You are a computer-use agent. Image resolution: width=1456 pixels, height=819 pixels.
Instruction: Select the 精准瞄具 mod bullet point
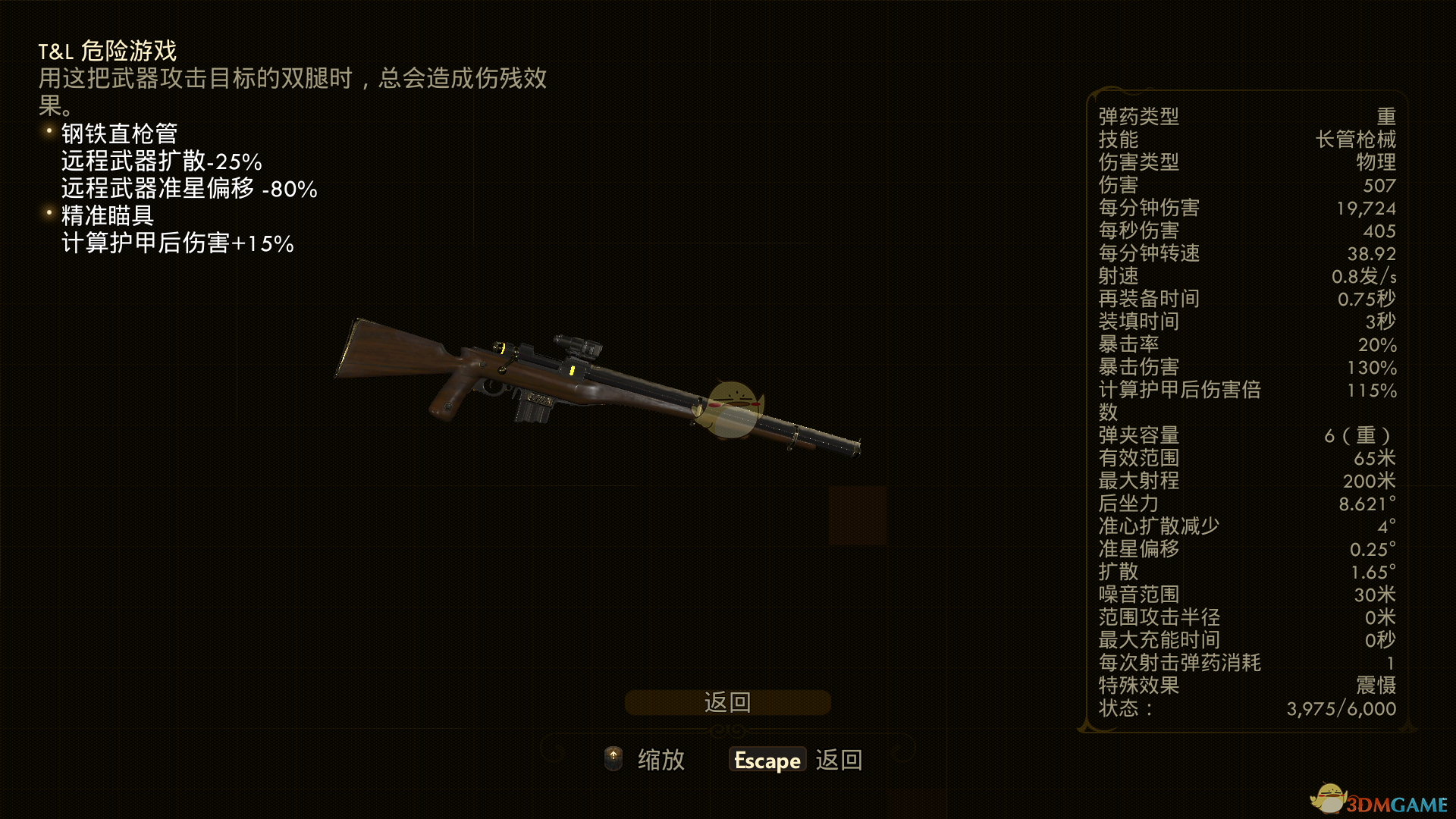point(106,216)
